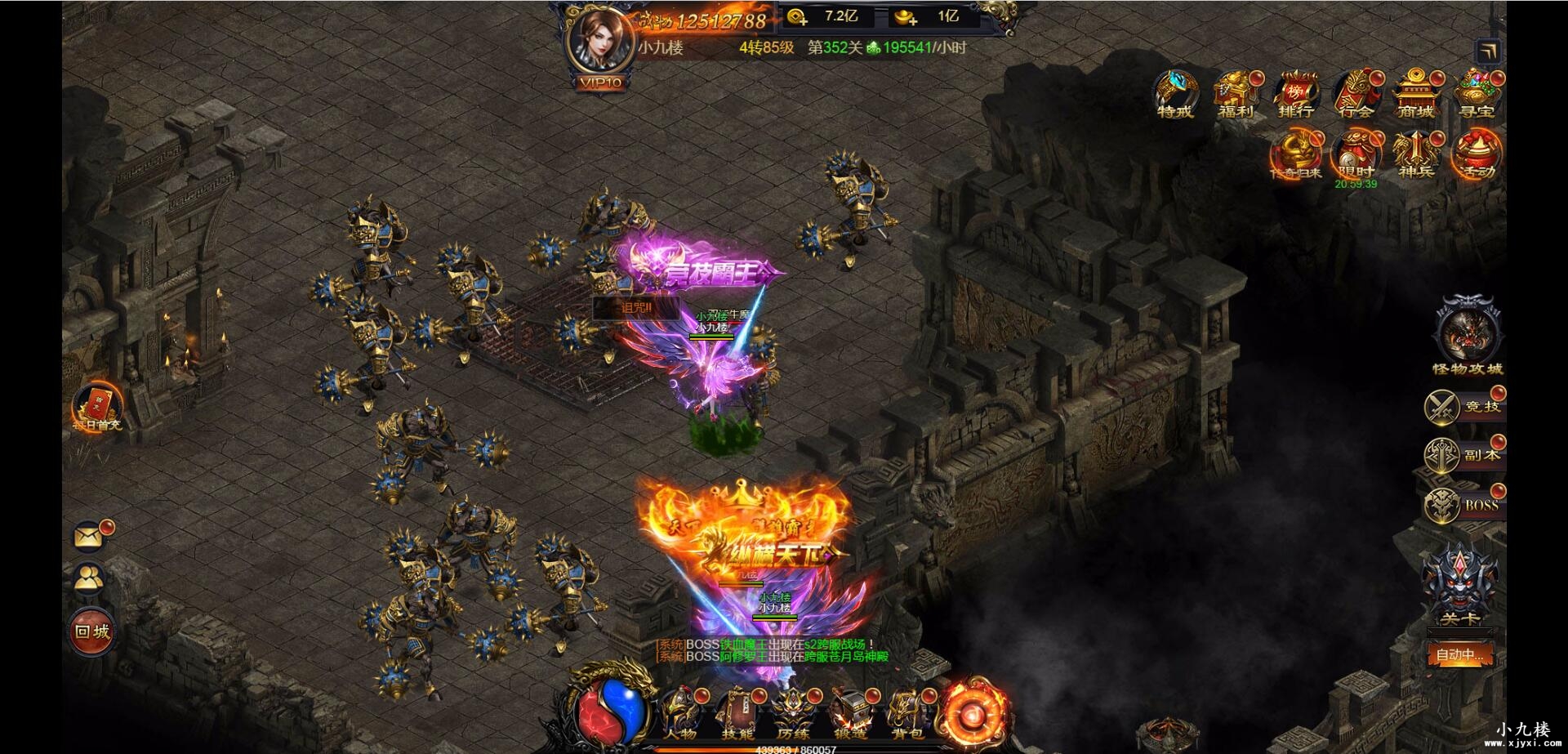The height and width of the screenshot is (754, 1568).
Task: Open the 特戒 special ring menu
Action: [1175, 95]
